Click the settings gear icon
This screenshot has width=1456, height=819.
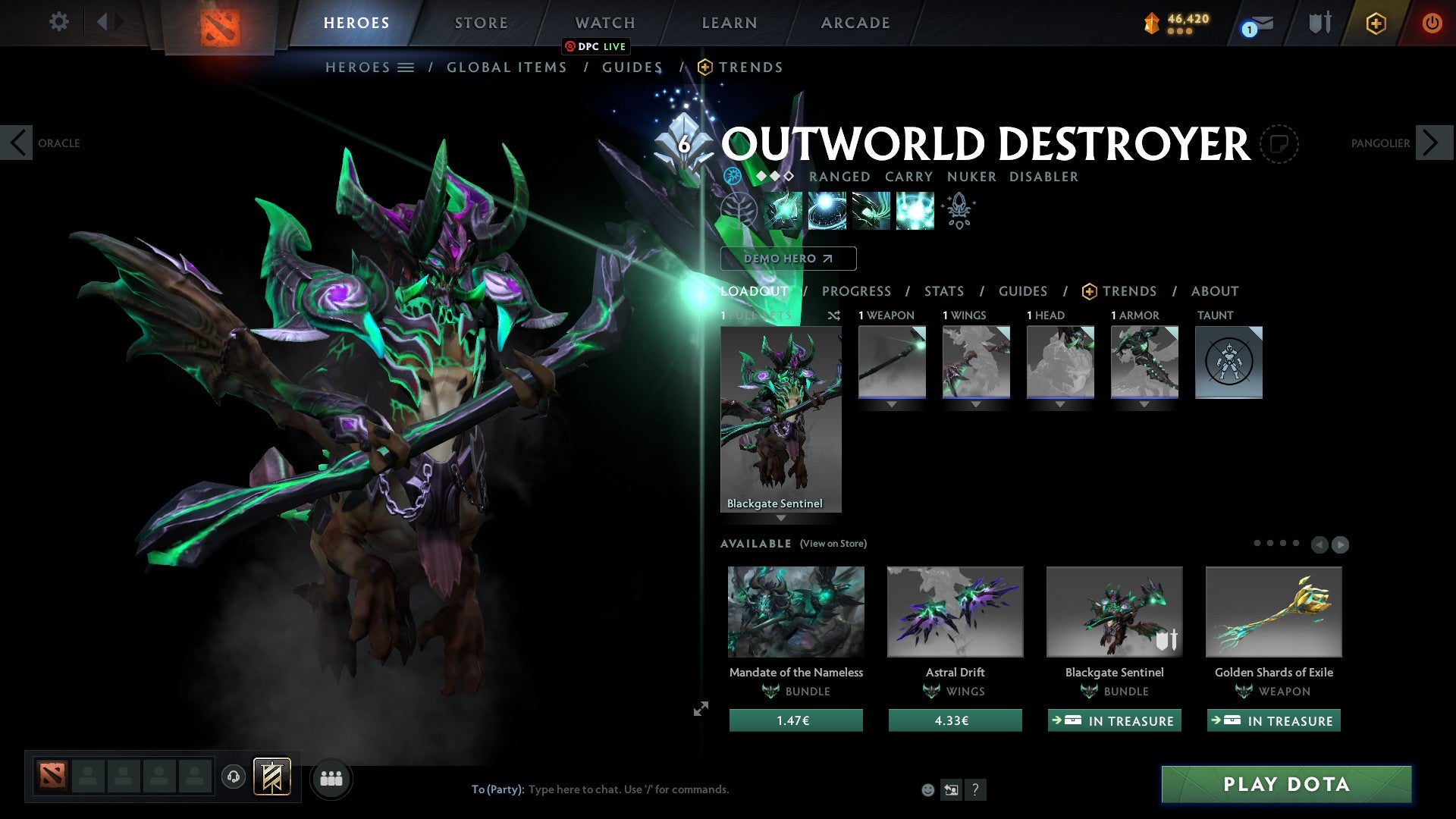(x=58, y=22)
